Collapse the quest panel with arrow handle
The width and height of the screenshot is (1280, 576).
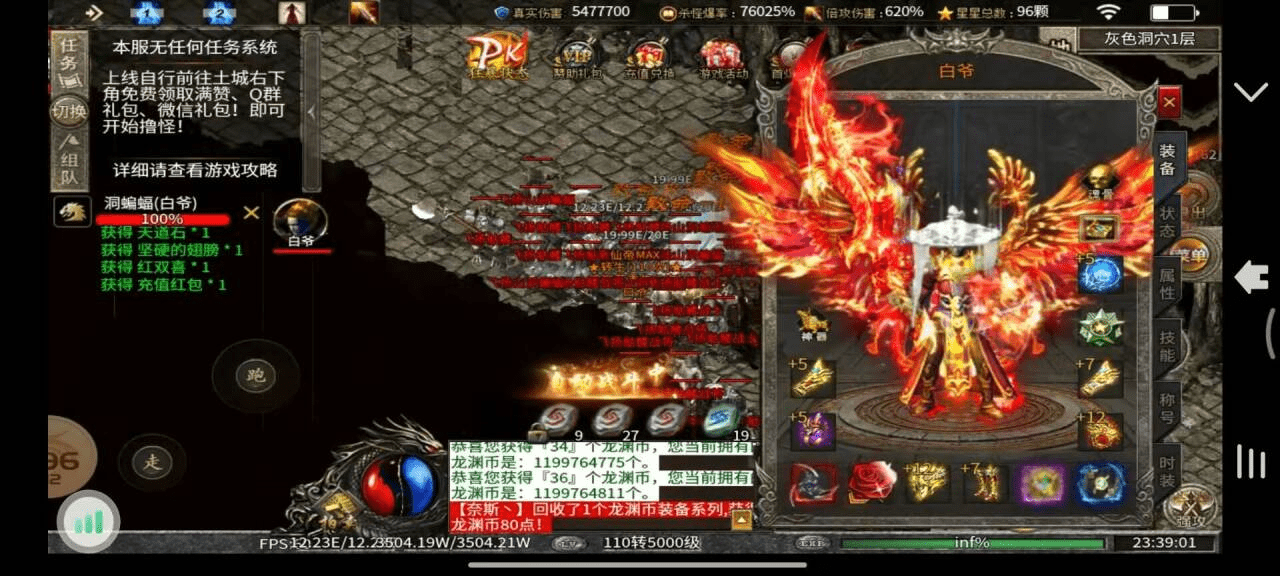(311, 111)
